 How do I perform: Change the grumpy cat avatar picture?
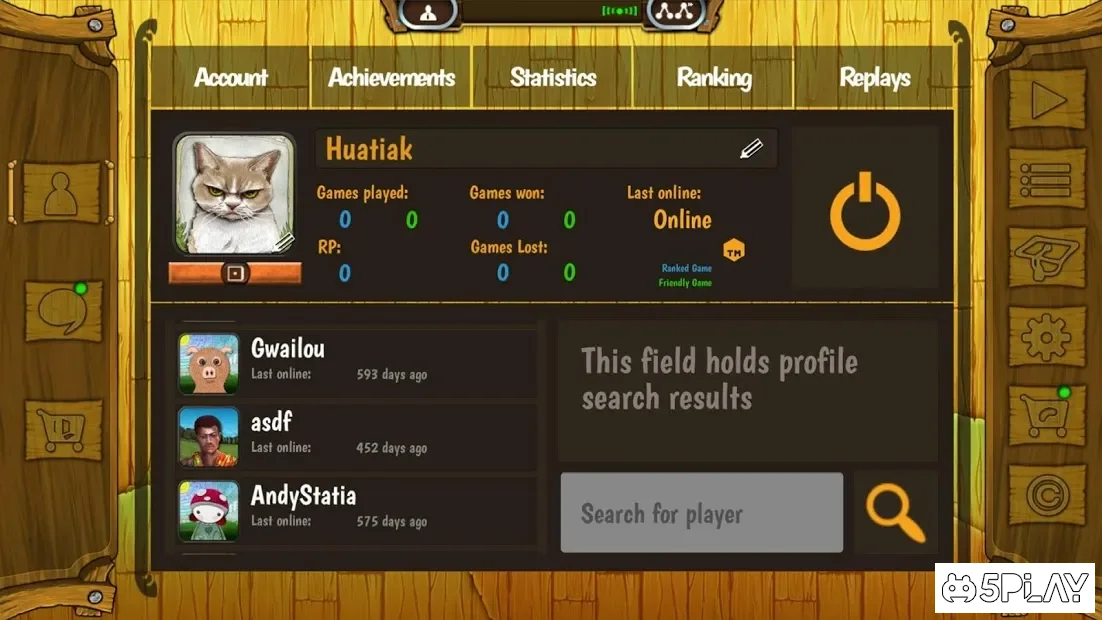point(235,194)
